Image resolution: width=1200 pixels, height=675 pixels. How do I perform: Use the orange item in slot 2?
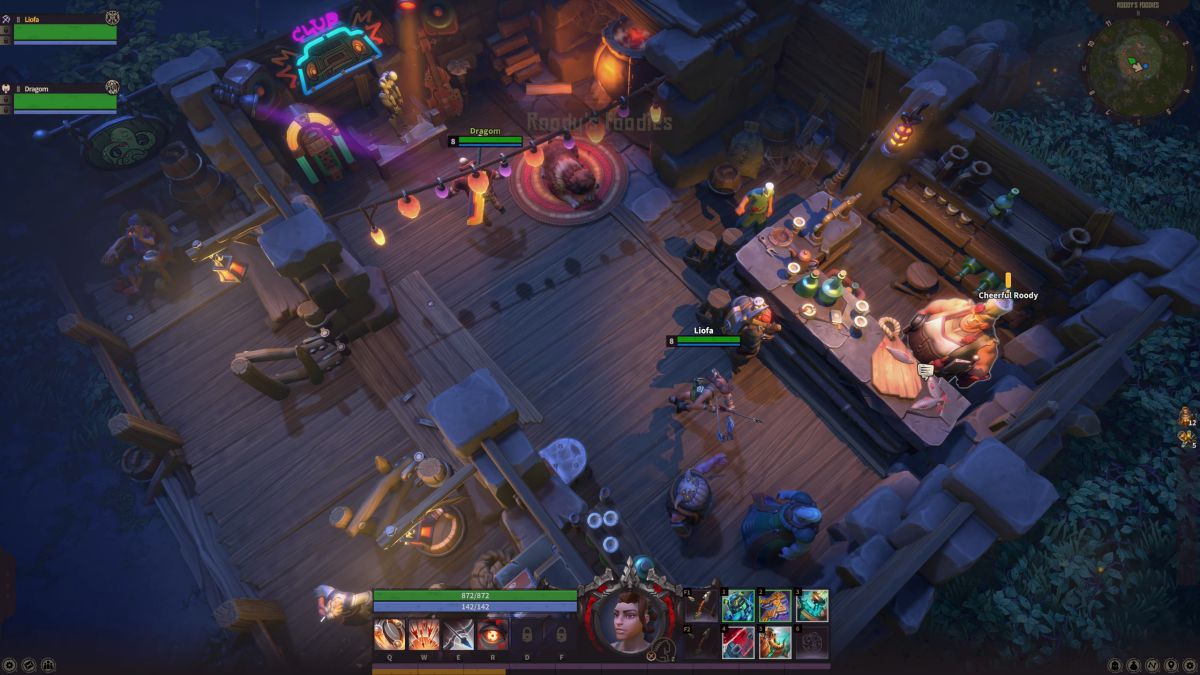[775, 606]
